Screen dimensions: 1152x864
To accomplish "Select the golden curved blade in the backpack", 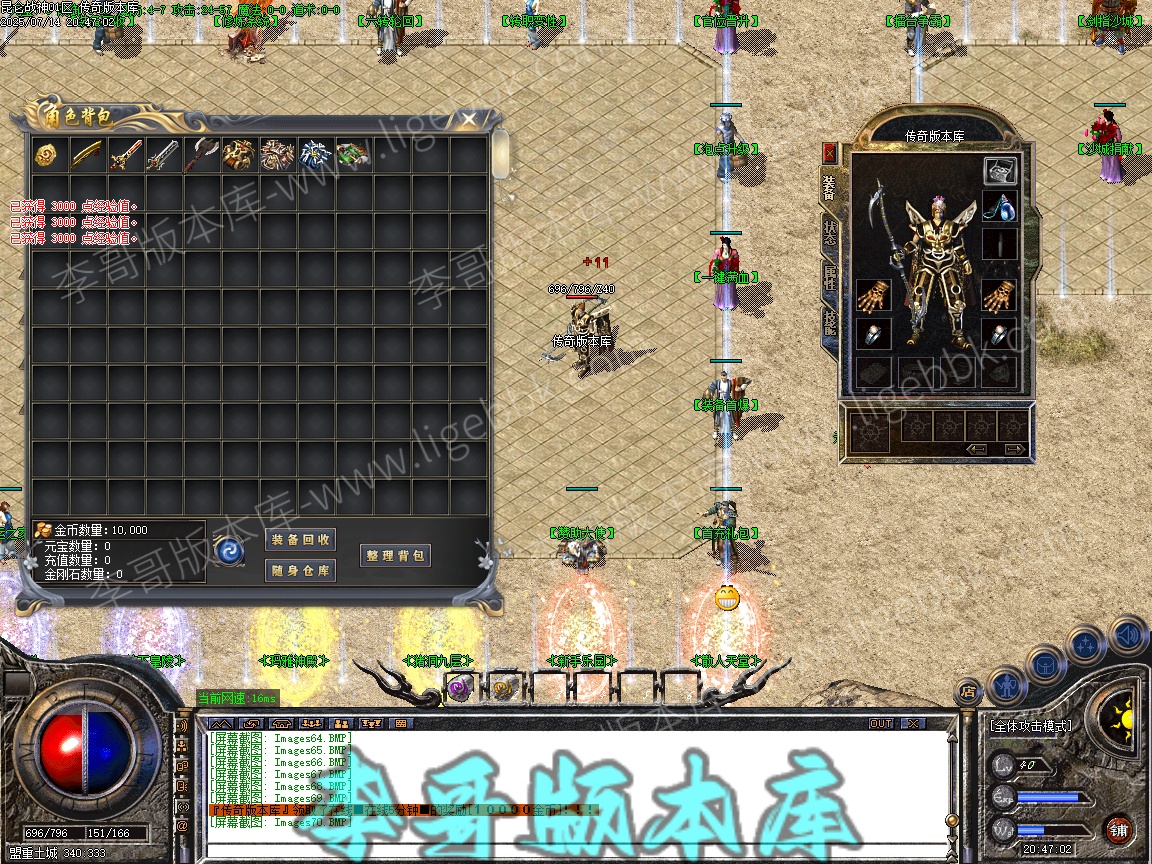I will 86,155.
